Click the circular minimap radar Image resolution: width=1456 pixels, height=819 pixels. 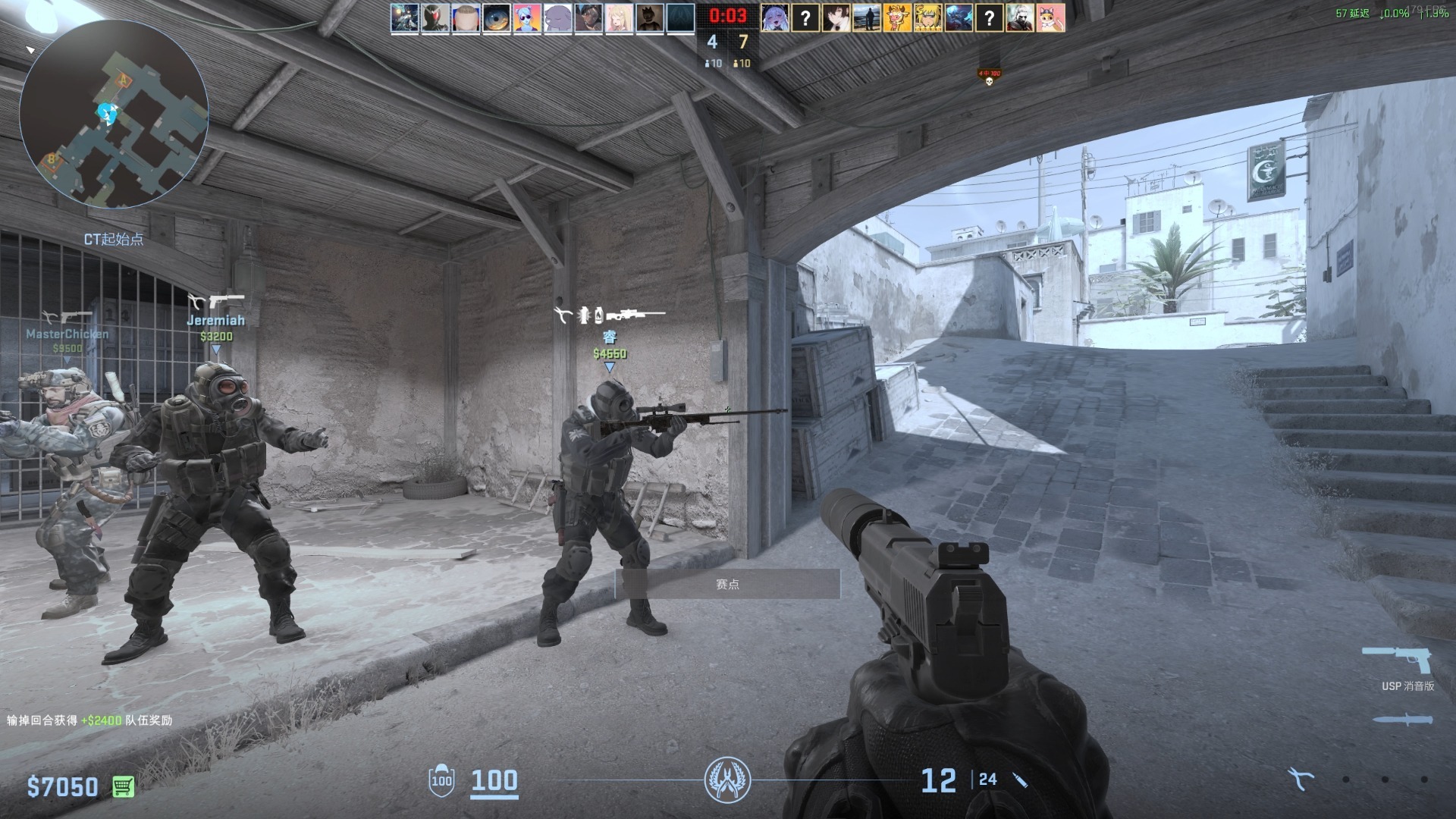pos(114,114)
